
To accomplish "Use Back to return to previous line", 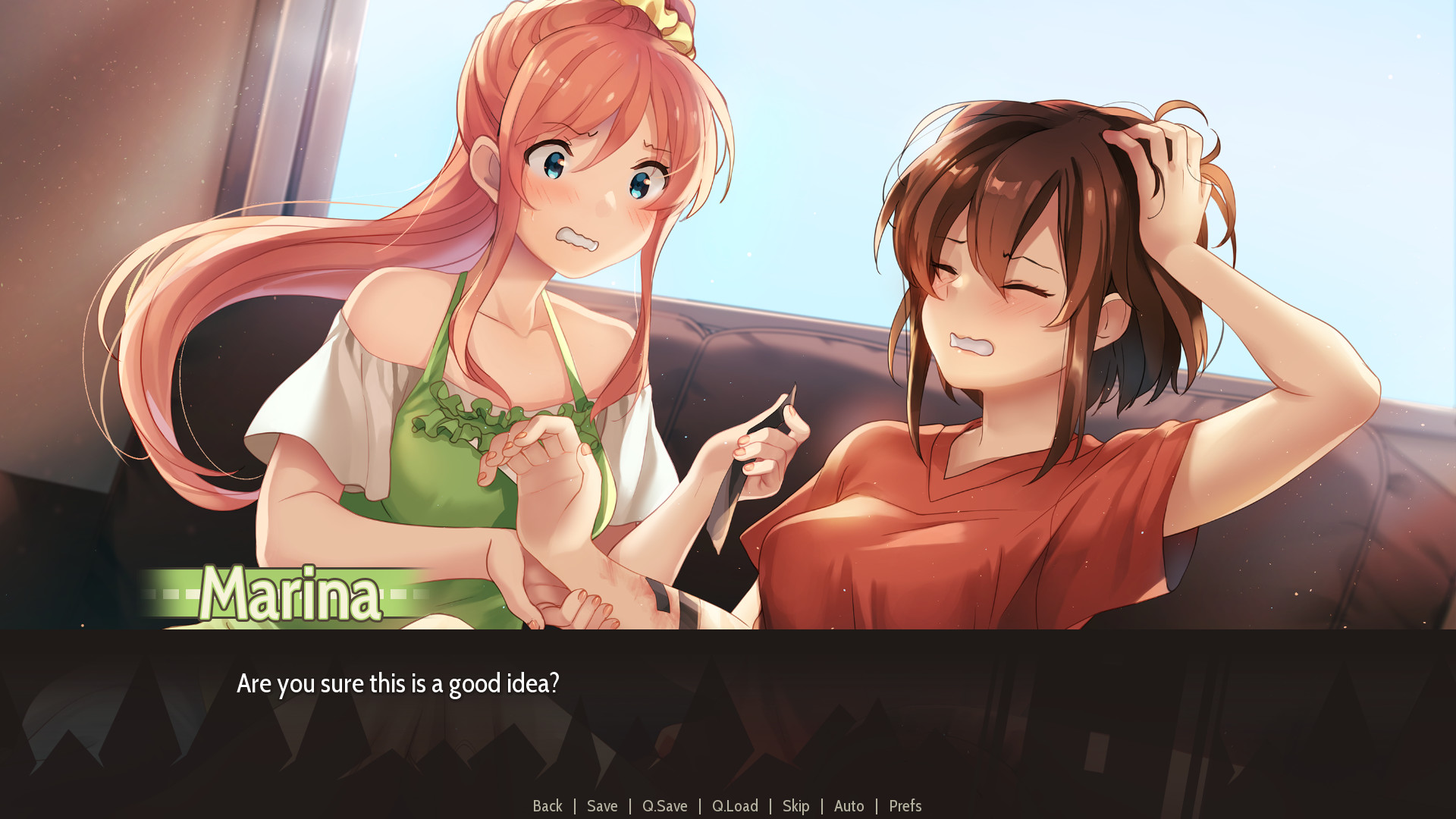I will (x=548, y=806).
